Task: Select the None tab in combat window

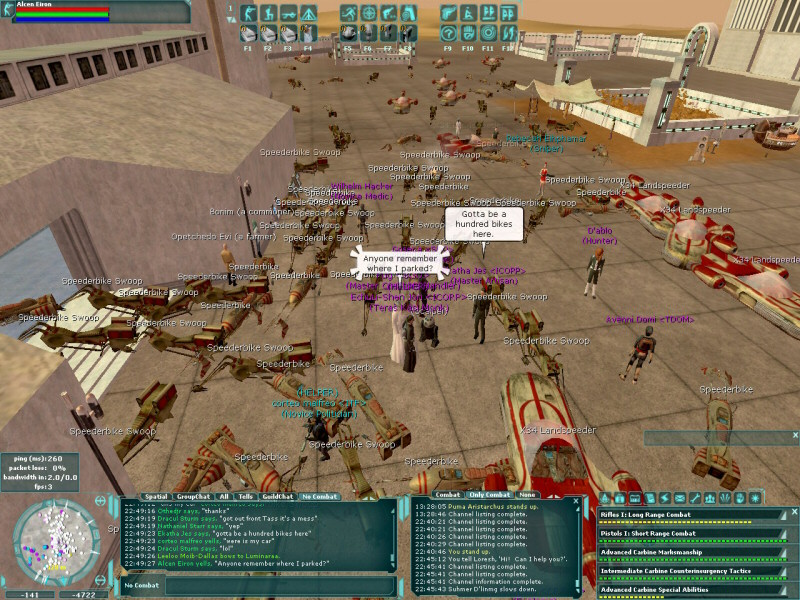Action: [527, 495]
